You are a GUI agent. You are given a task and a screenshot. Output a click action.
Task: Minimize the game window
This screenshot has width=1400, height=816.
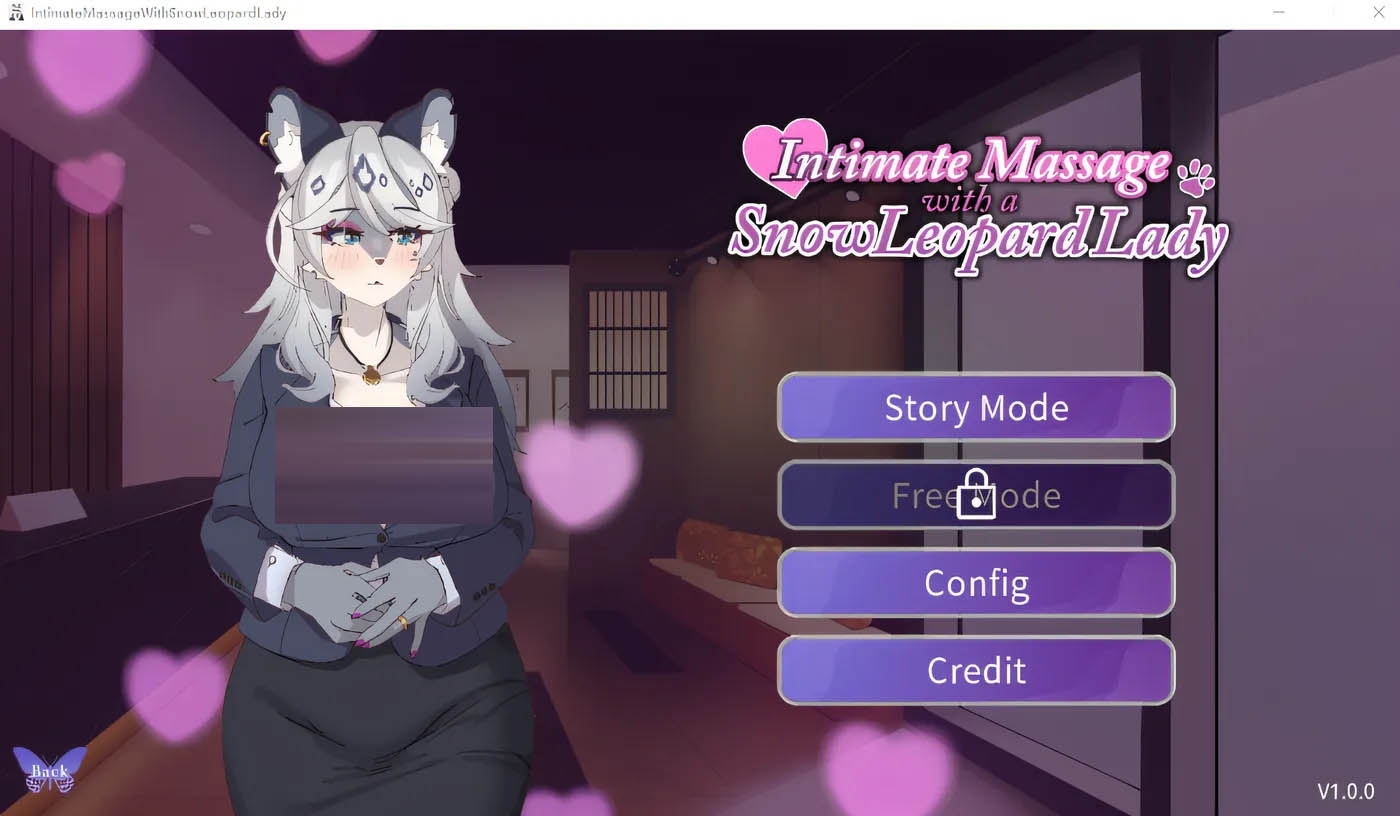point(1278,12)
